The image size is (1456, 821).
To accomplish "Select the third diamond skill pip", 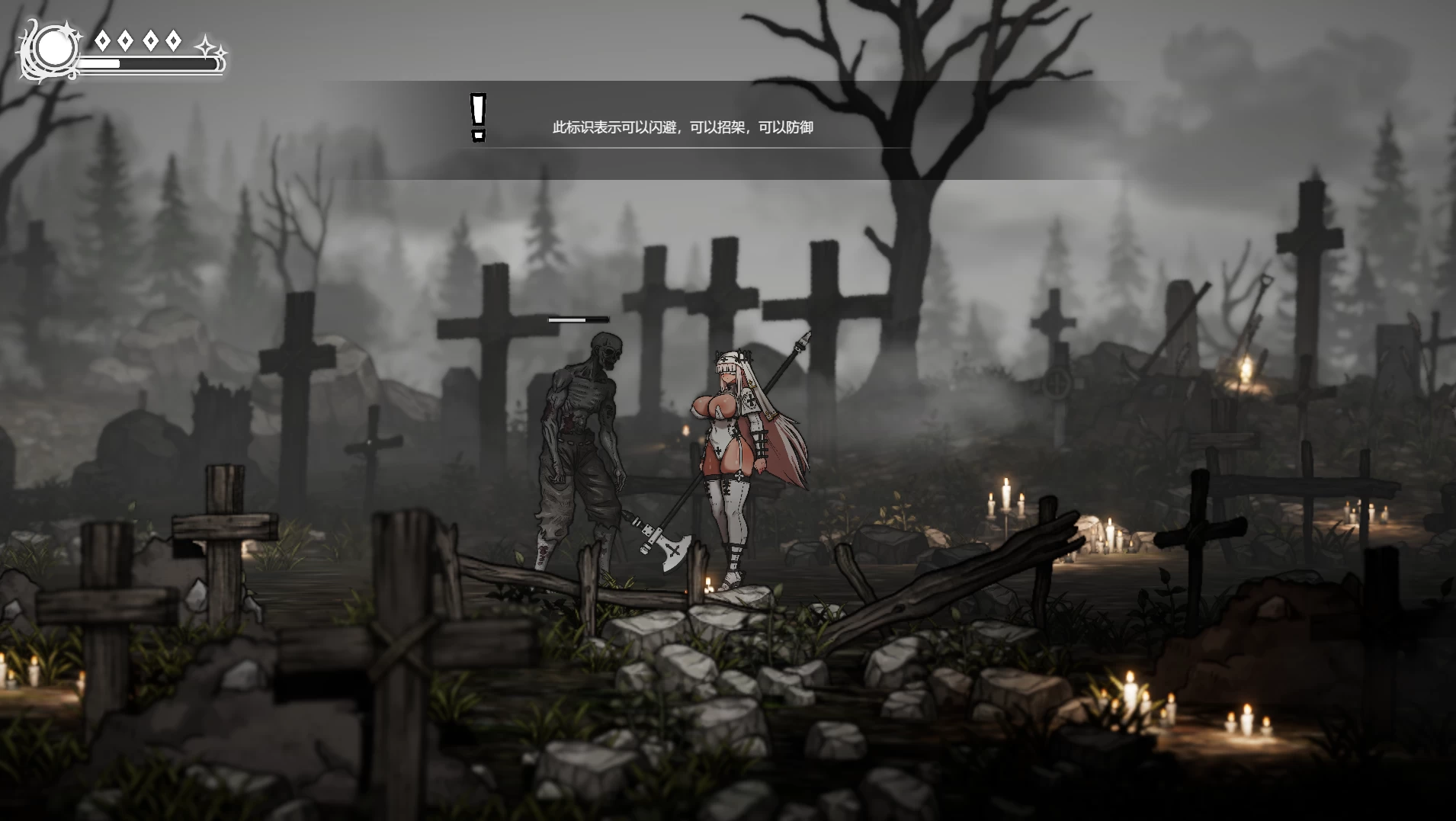I will (151, 40).
